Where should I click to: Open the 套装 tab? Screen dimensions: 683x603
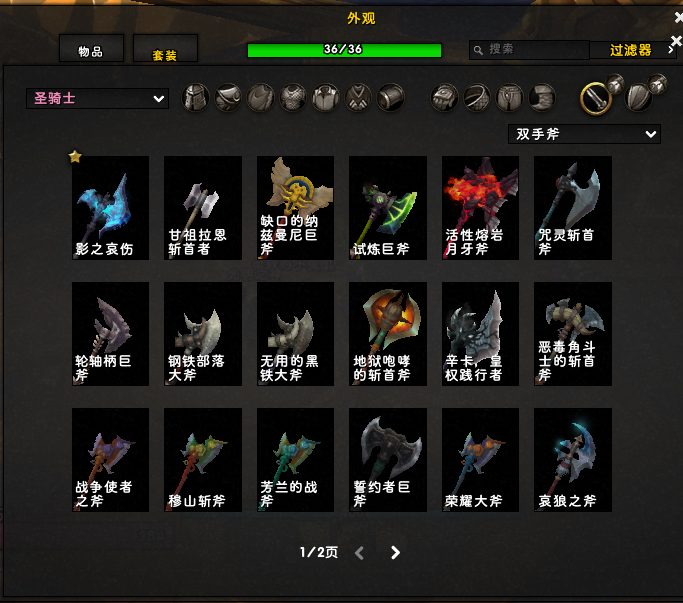tap(165, 52)
